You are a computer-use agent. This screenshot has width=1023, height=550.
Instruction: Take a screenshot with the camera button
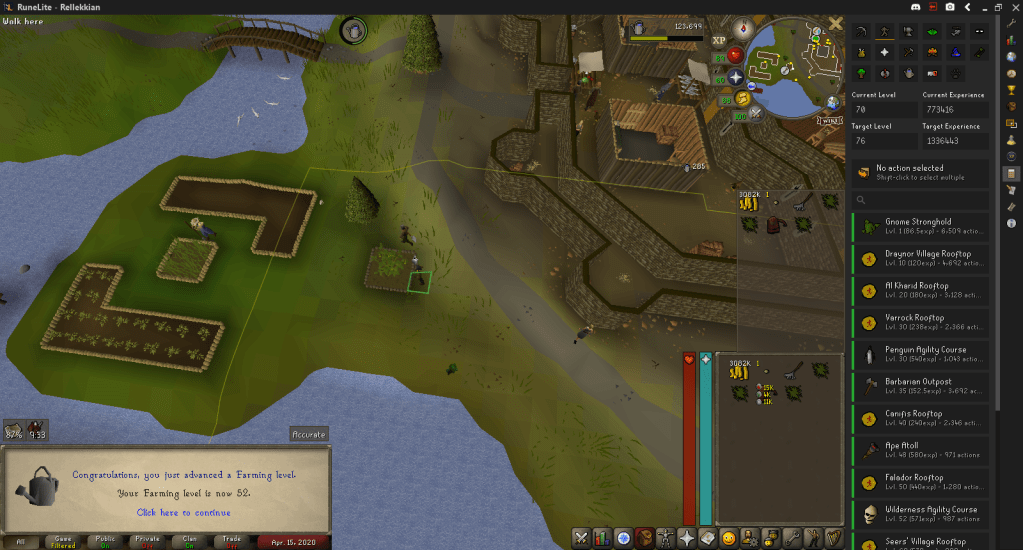click(x=949, y=6)
